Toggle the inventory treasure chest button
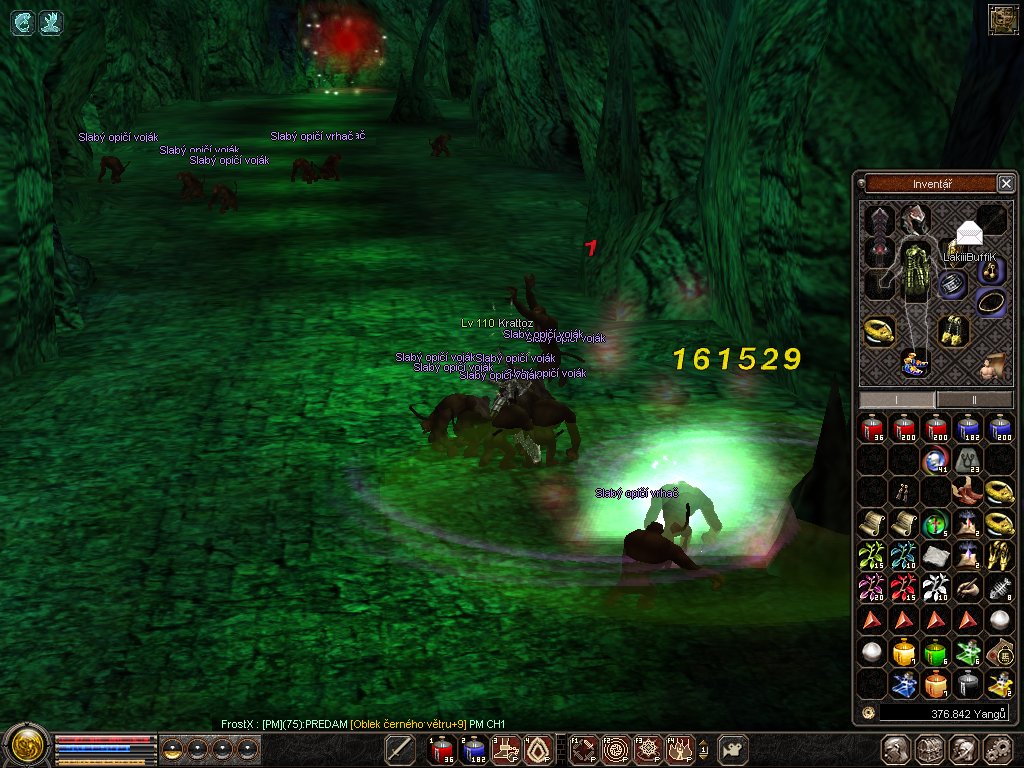Viewport: 1024px width, 768px height. (x=931, y=749)
